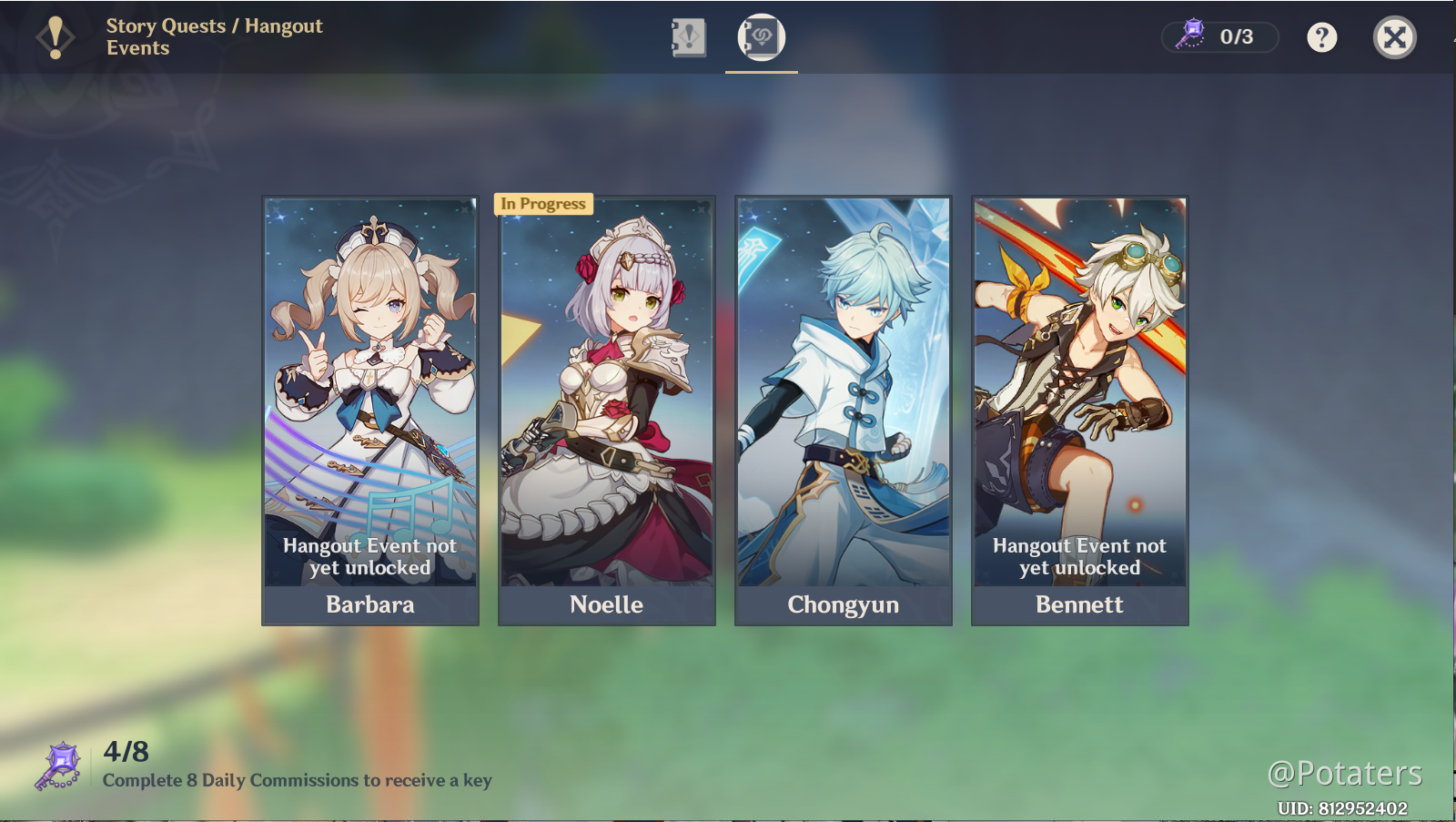This screenshot has width=1456, height=822.
Task: Open the help question mark icon
Action: click(1321, 36)
